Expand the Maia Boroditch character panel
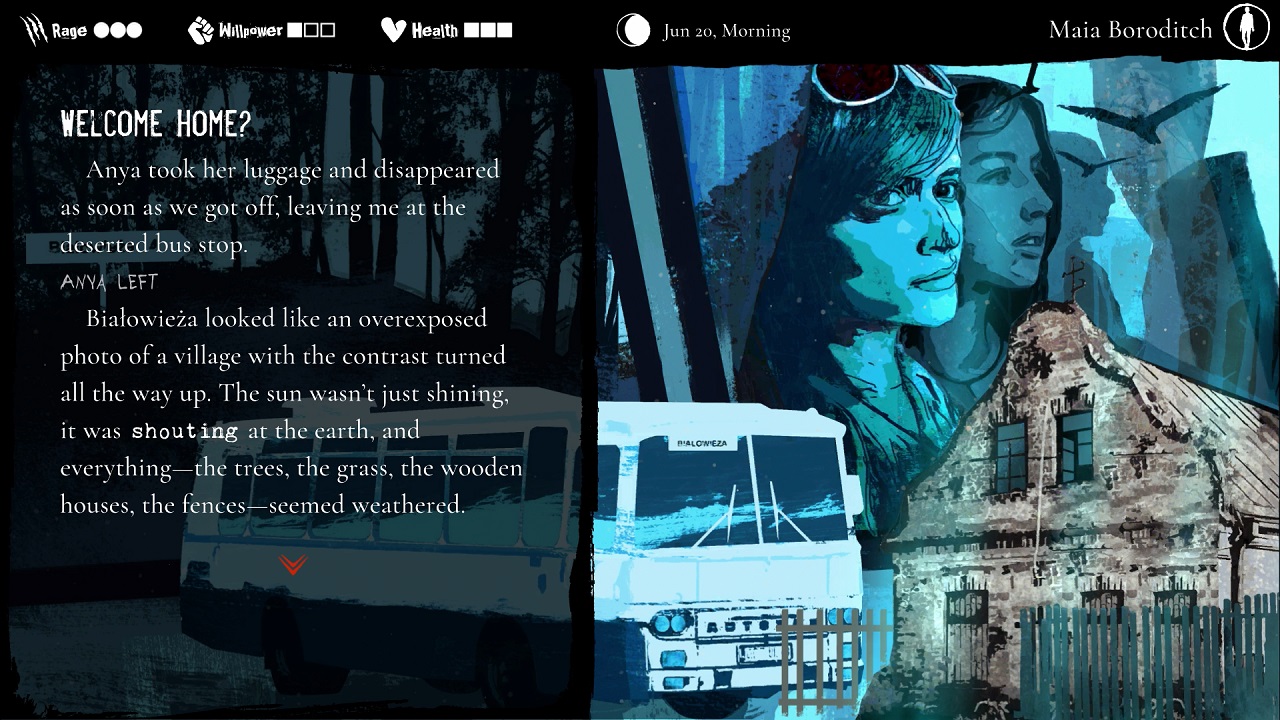1280x720 pixels. tap(1129, 29)
